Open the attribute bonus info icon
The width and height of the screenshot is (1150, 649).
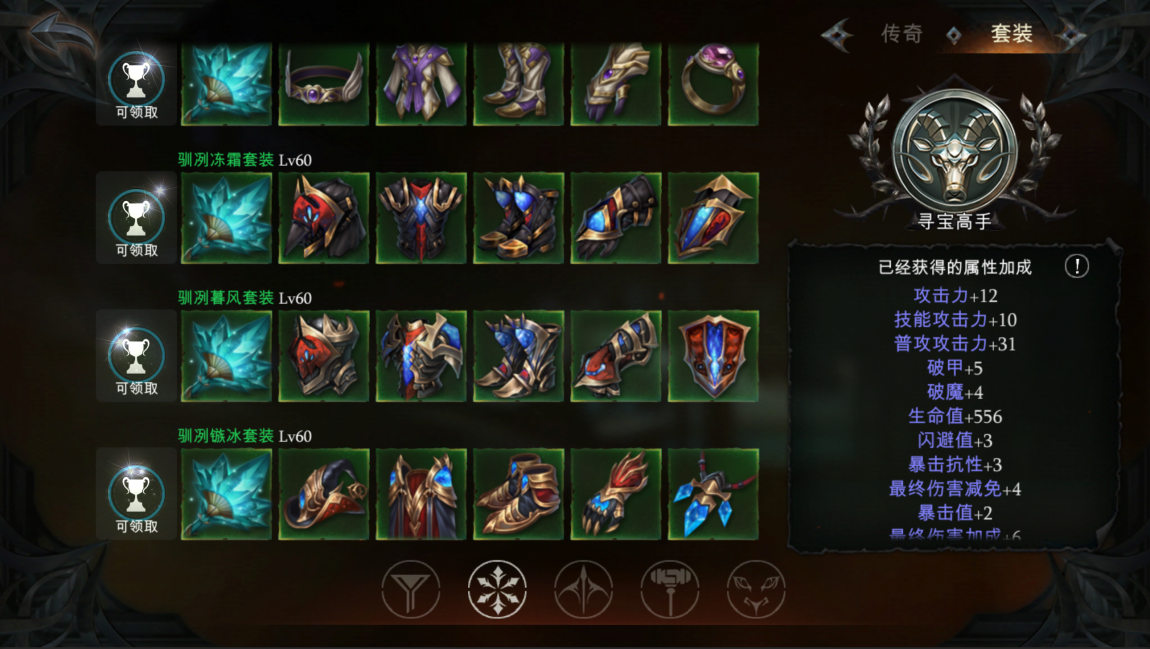1076,266
